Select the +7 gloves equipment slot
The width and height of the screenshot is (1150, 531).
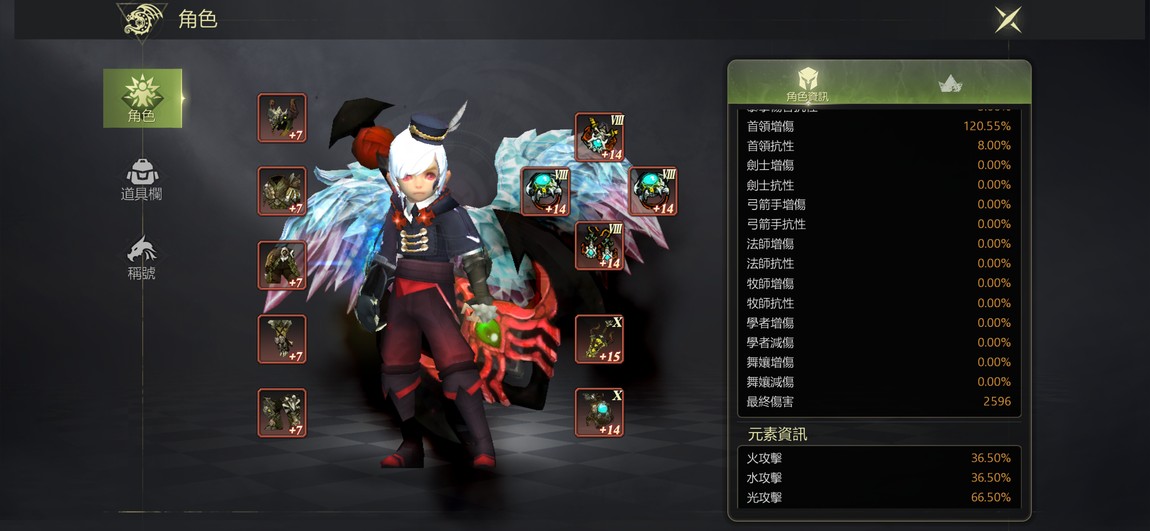tap(282, 340)
